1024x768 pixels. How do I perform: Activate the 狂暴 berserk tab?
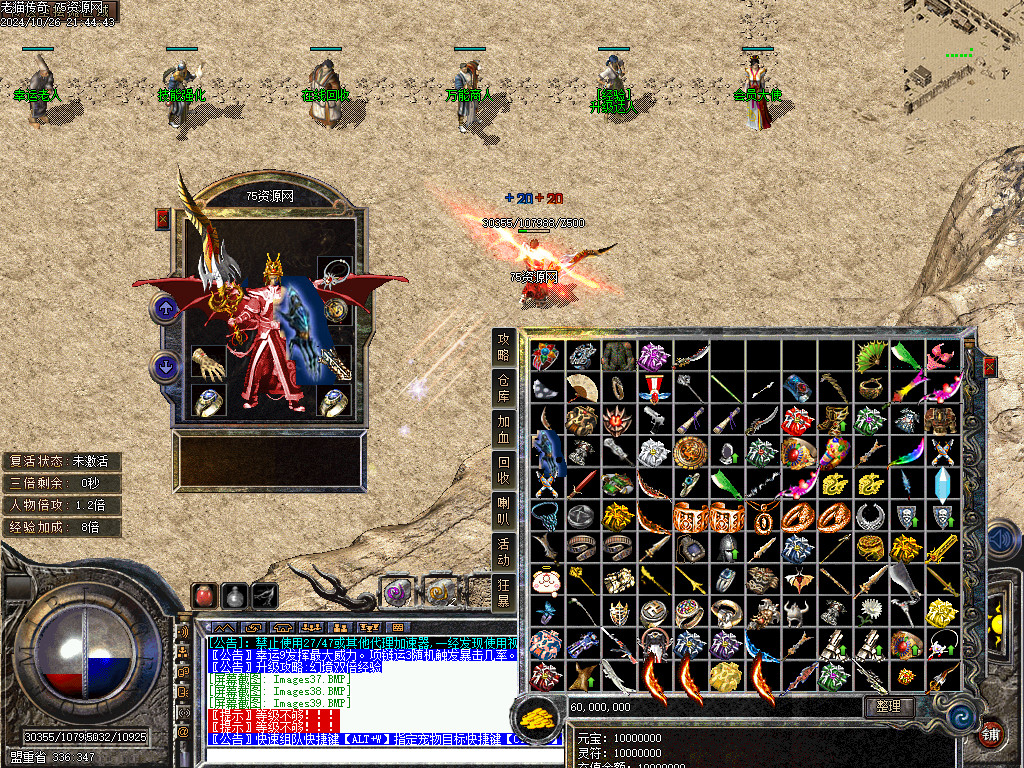(x=504, y=592)
